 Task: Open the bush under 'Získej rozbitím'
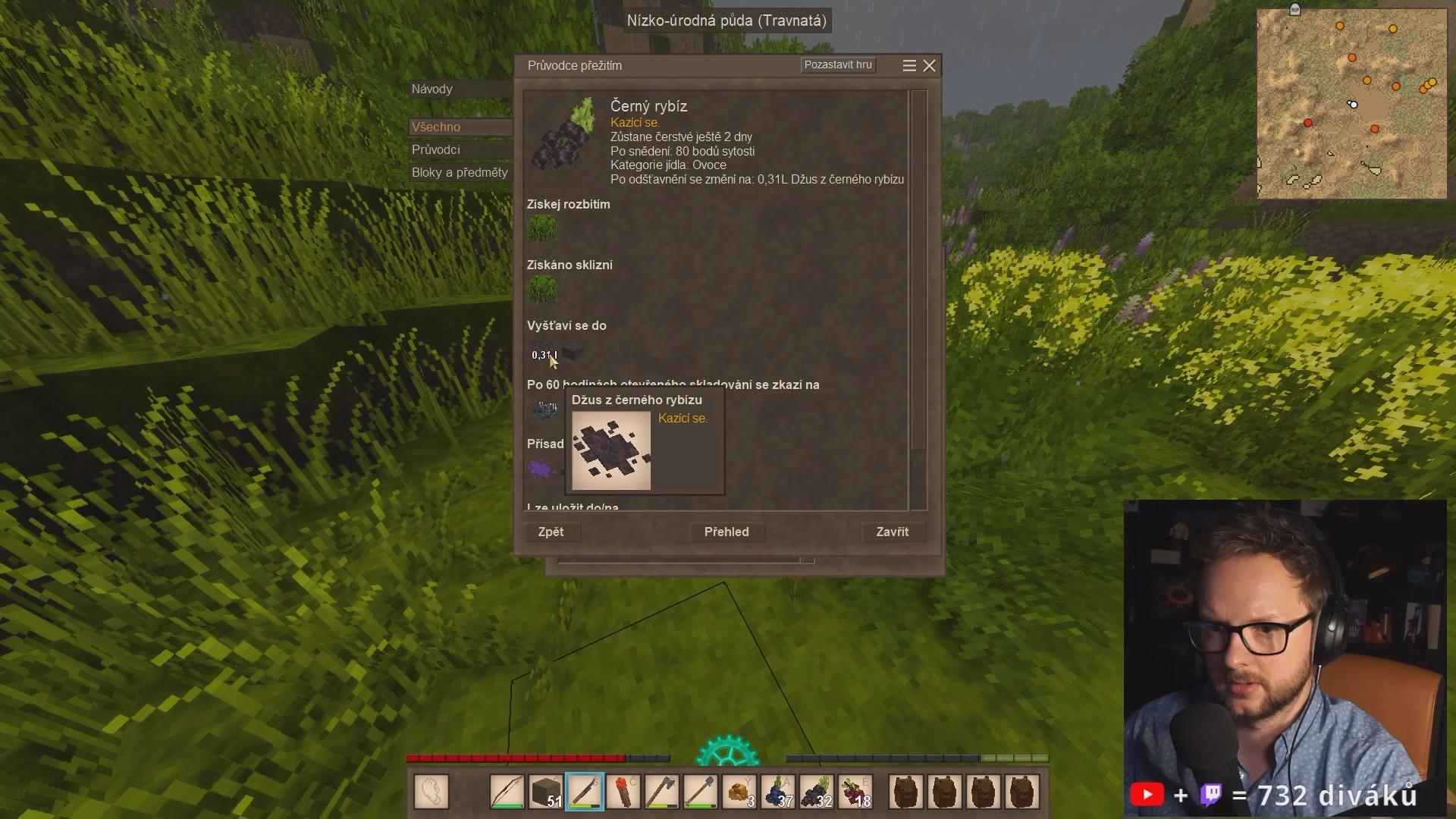coord(542,228)
